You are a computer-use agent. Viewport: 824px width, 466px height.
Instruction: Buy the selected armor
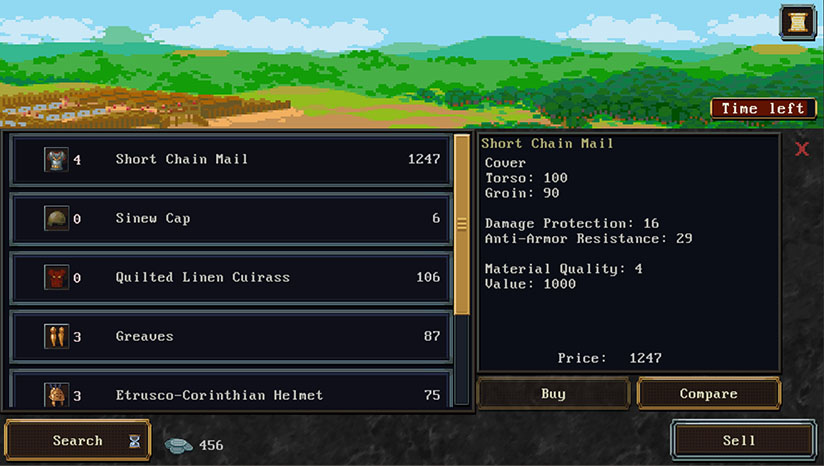[553, 394]
